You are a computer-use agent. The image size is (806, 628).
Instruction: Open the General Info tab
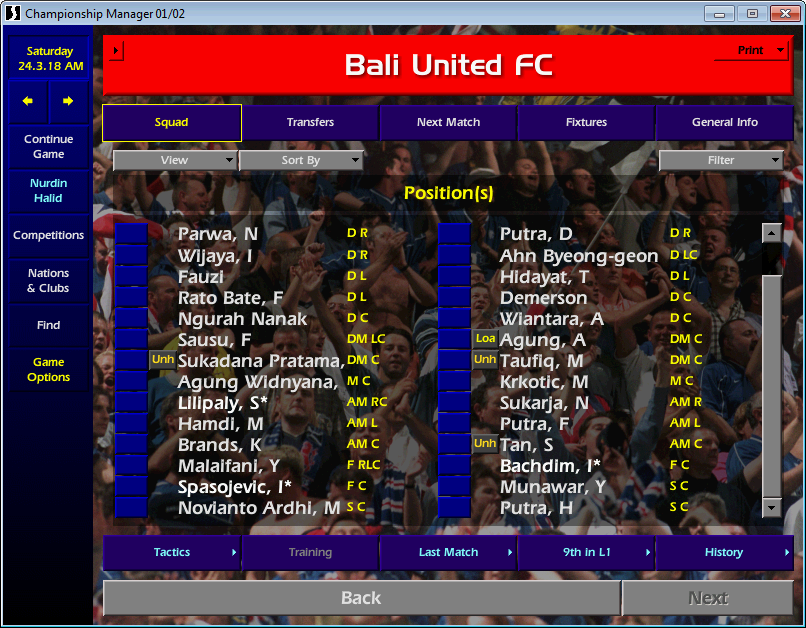tap(724, 122)
